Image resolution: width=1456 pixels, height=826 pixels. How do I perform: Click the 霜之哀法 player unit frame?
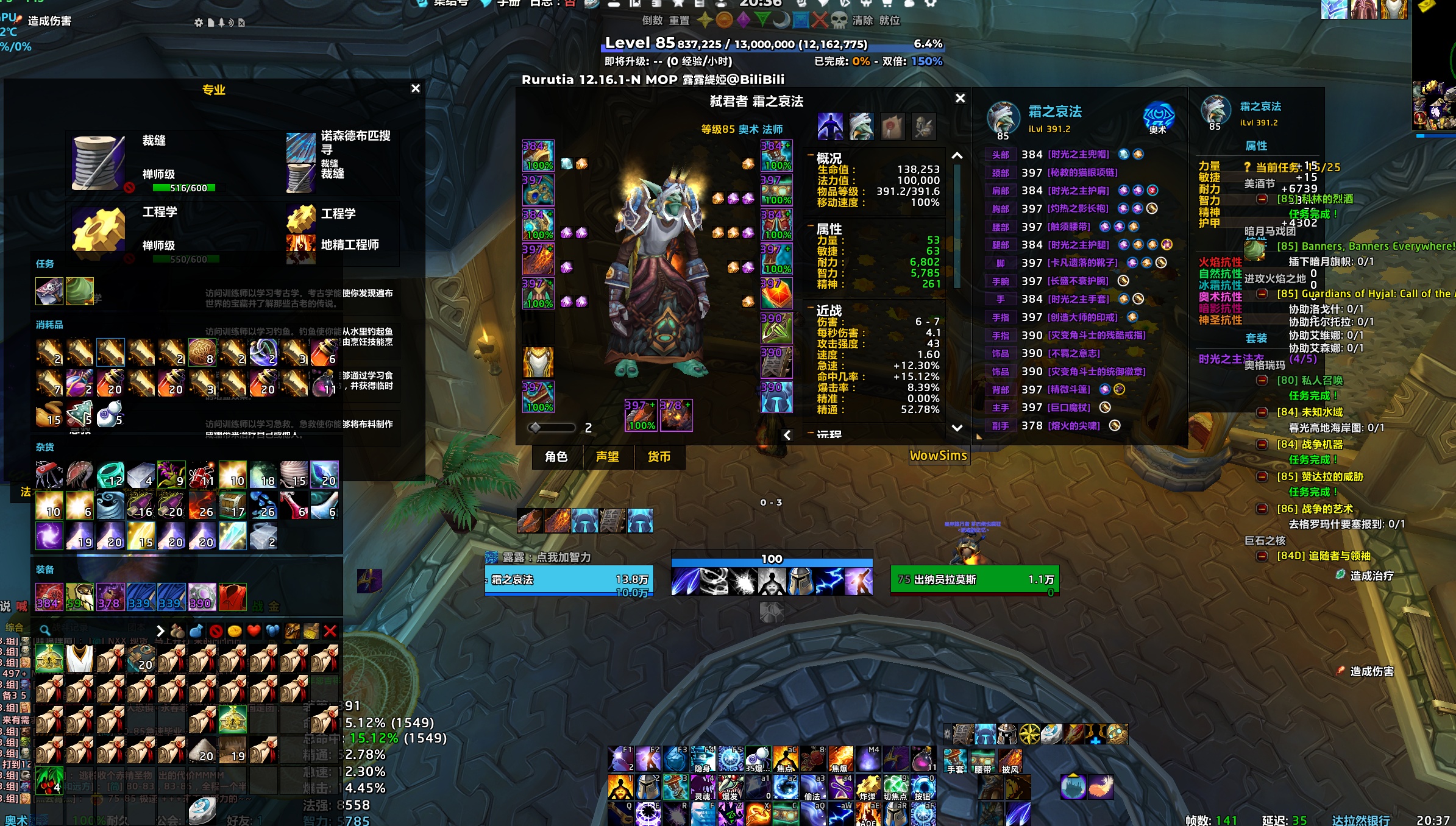(x=569, y=580)
